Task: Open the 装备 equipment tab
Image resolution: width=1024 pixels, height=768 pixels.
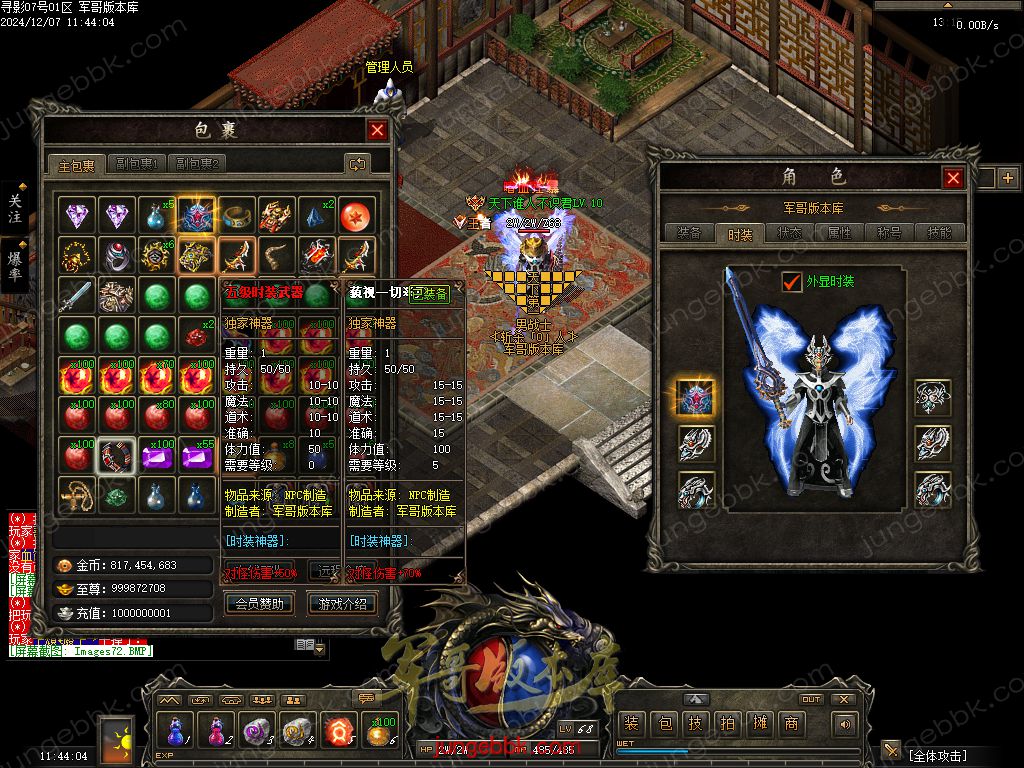Action: point(689,233)
